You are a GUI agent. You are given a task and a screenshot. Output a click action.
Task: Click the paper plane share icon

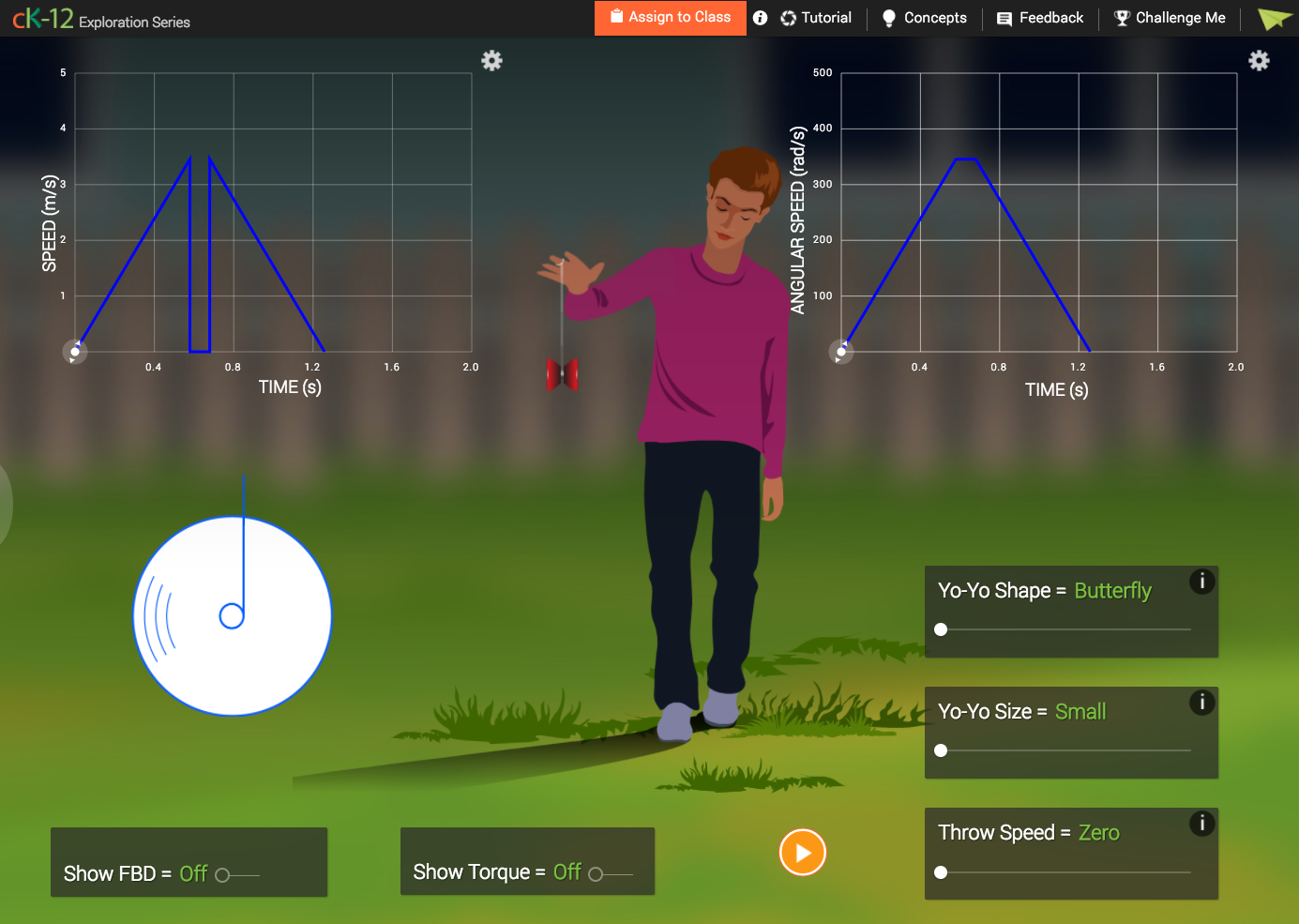point(1274,18)
